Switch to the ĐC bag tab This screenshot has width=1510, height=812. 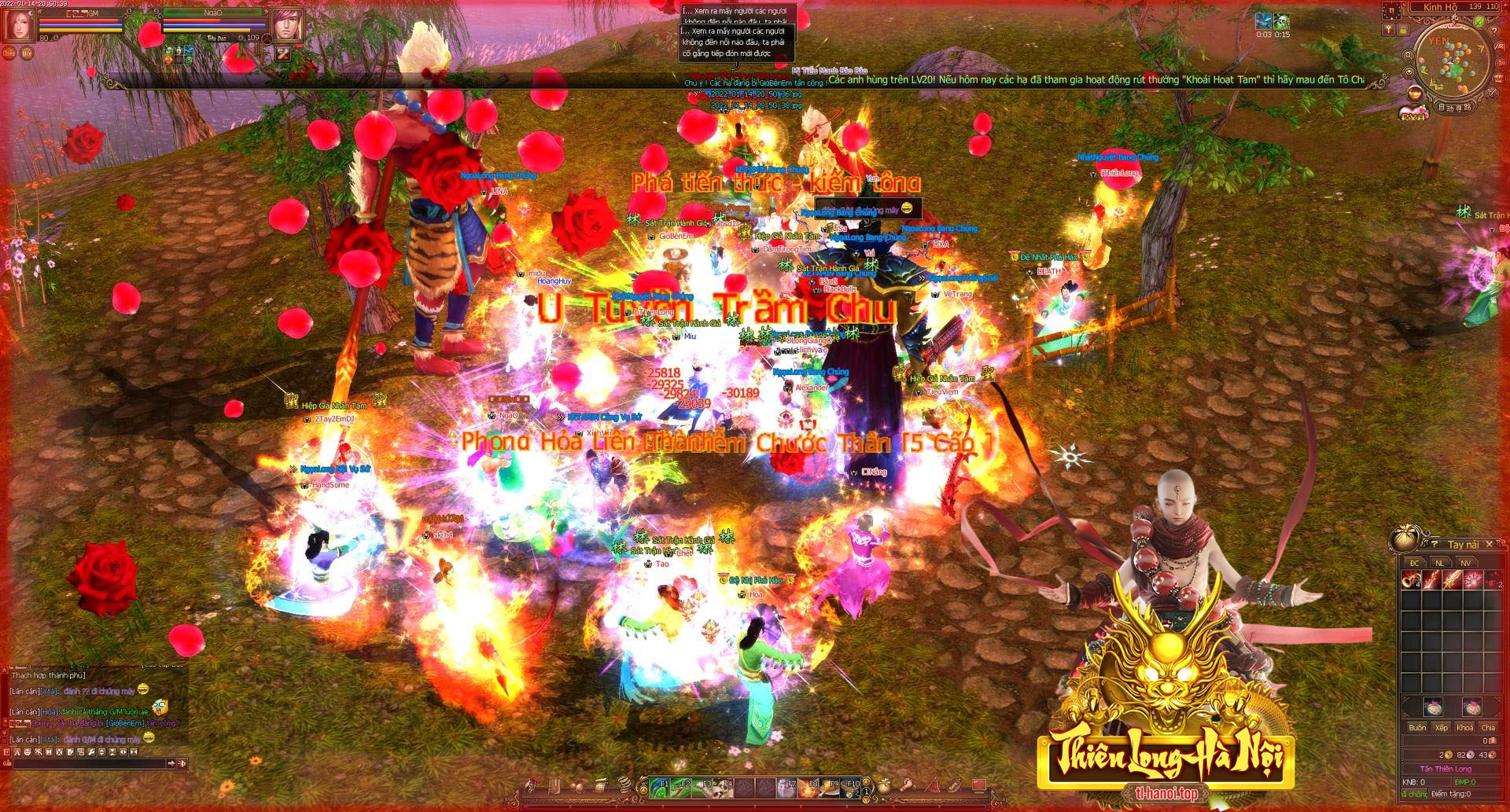pos(1415,563)
